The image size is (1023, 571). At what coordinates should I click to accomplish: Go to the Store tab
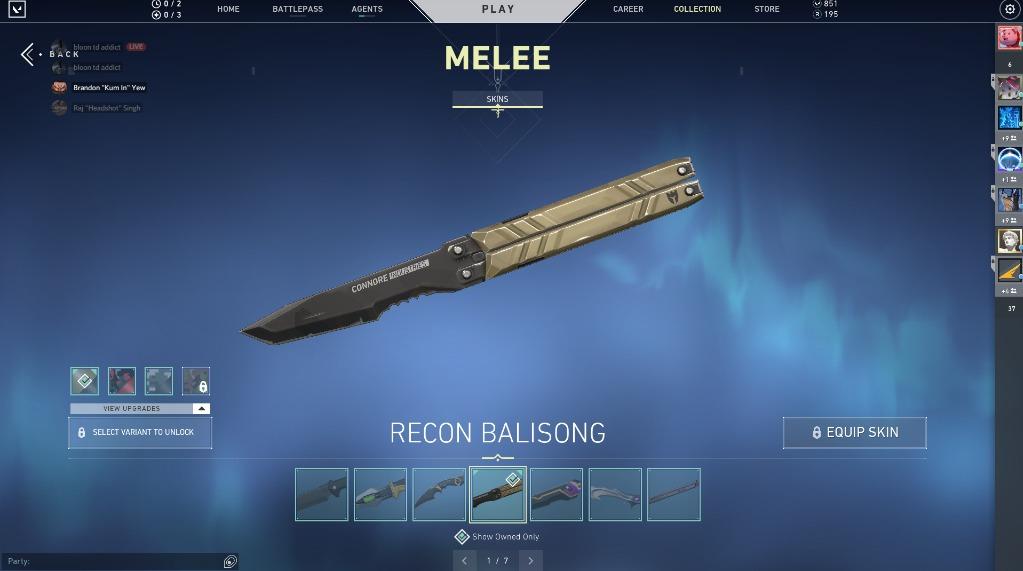[767, 9]
